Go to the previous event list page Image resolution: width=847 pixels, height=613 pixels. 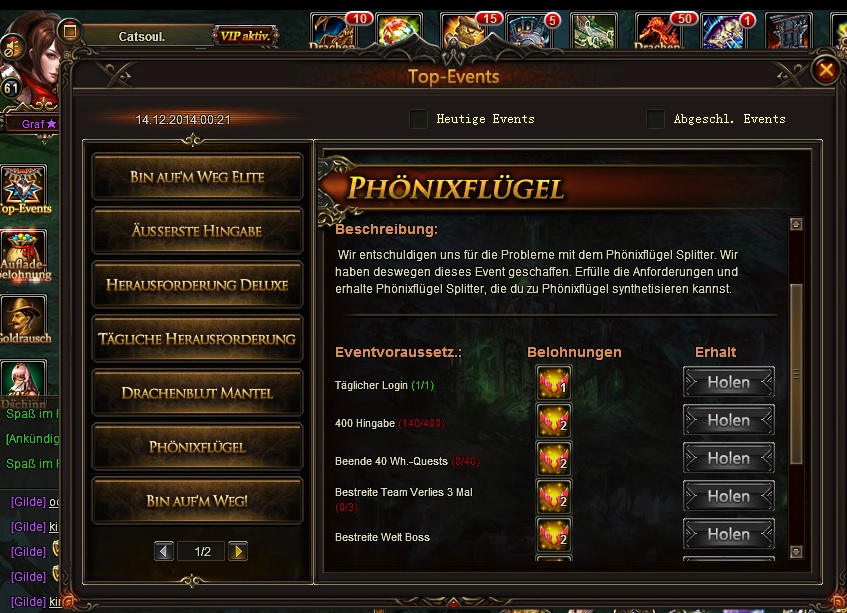point(165,551)
